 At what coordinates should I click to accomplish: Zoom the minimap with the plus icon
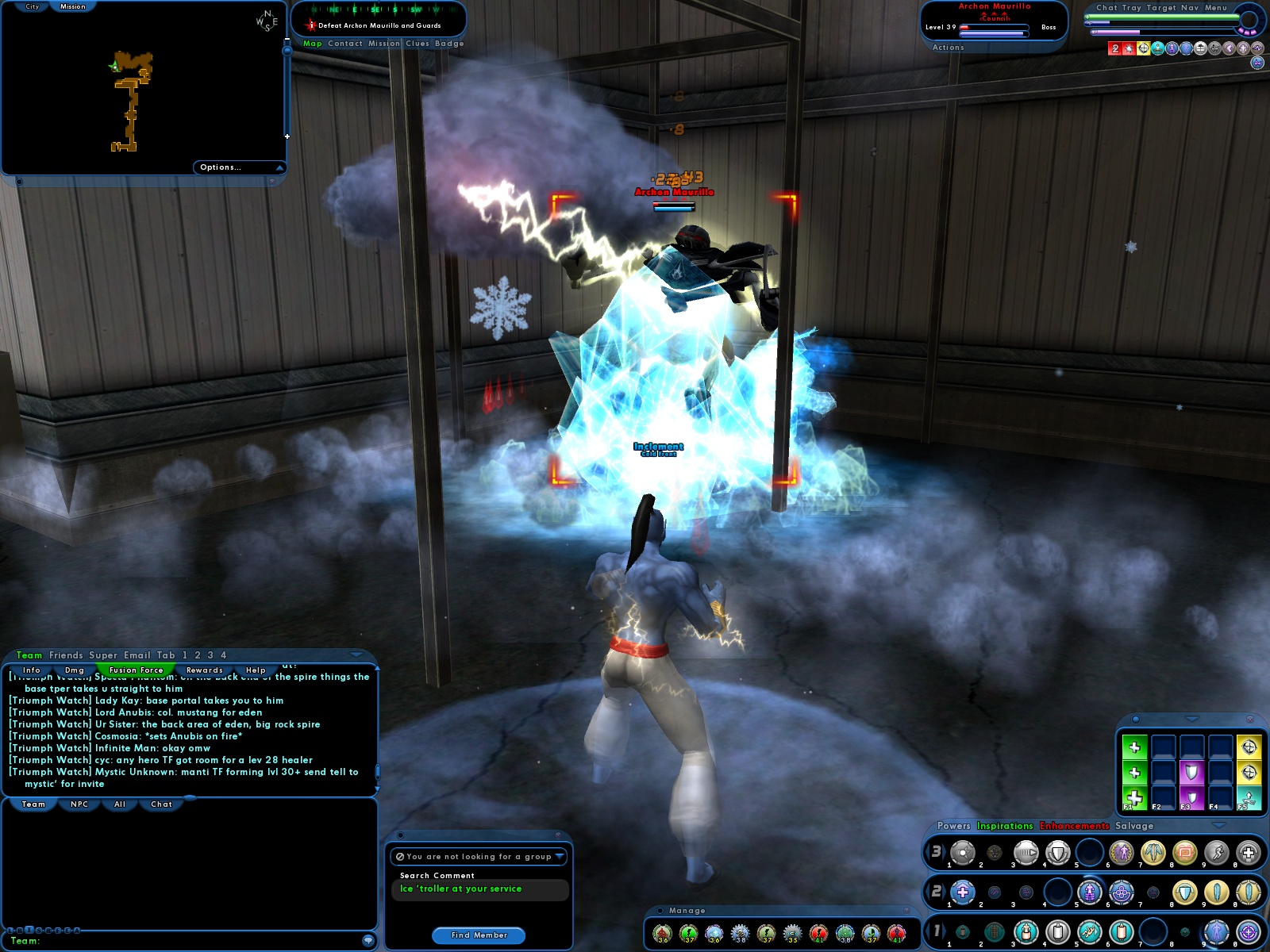287,136
